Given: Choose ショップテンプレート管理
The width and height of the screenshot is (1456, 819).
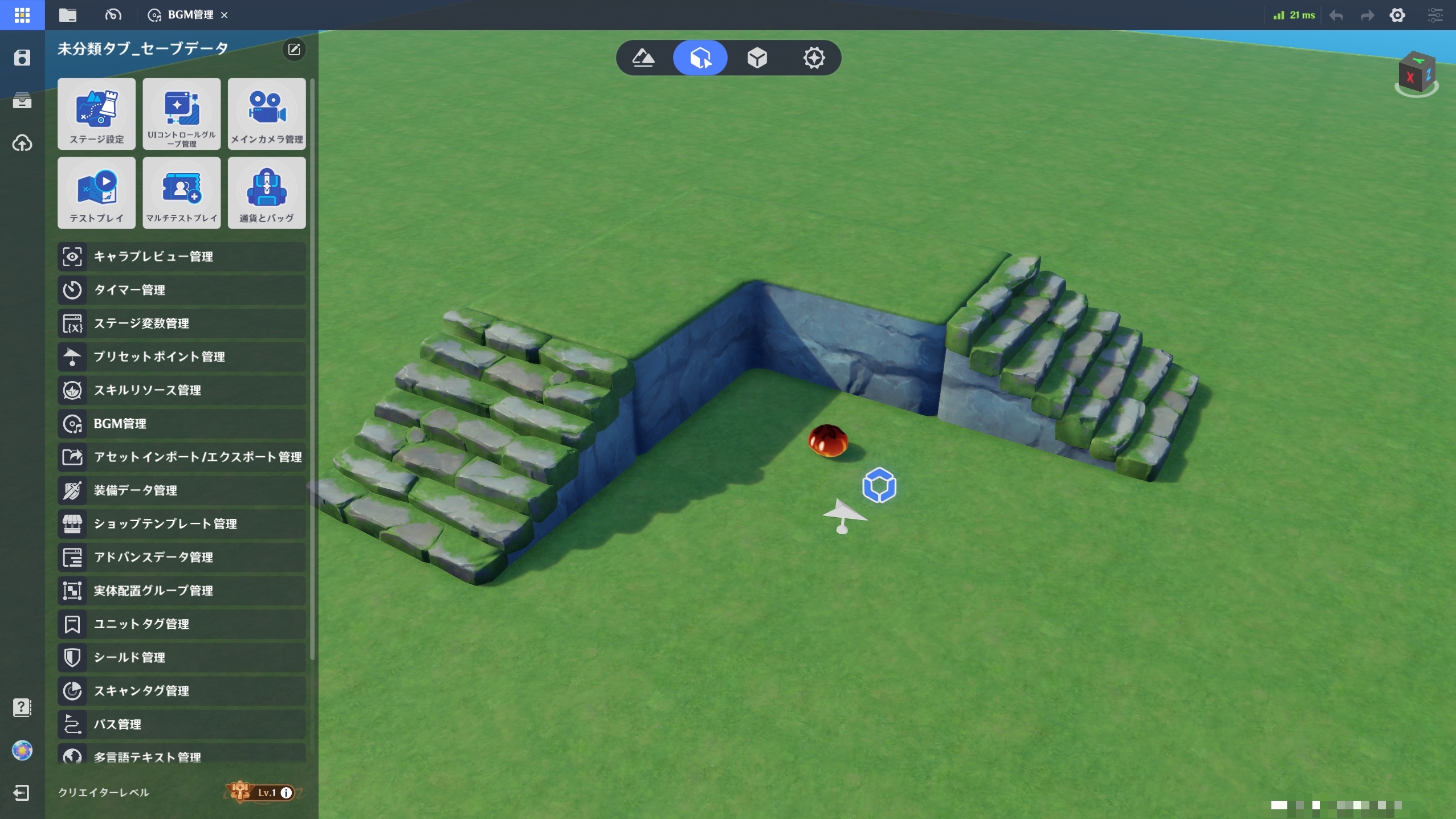Looking at the screenshot, I should pyautogui.click(x=181, y=524).
